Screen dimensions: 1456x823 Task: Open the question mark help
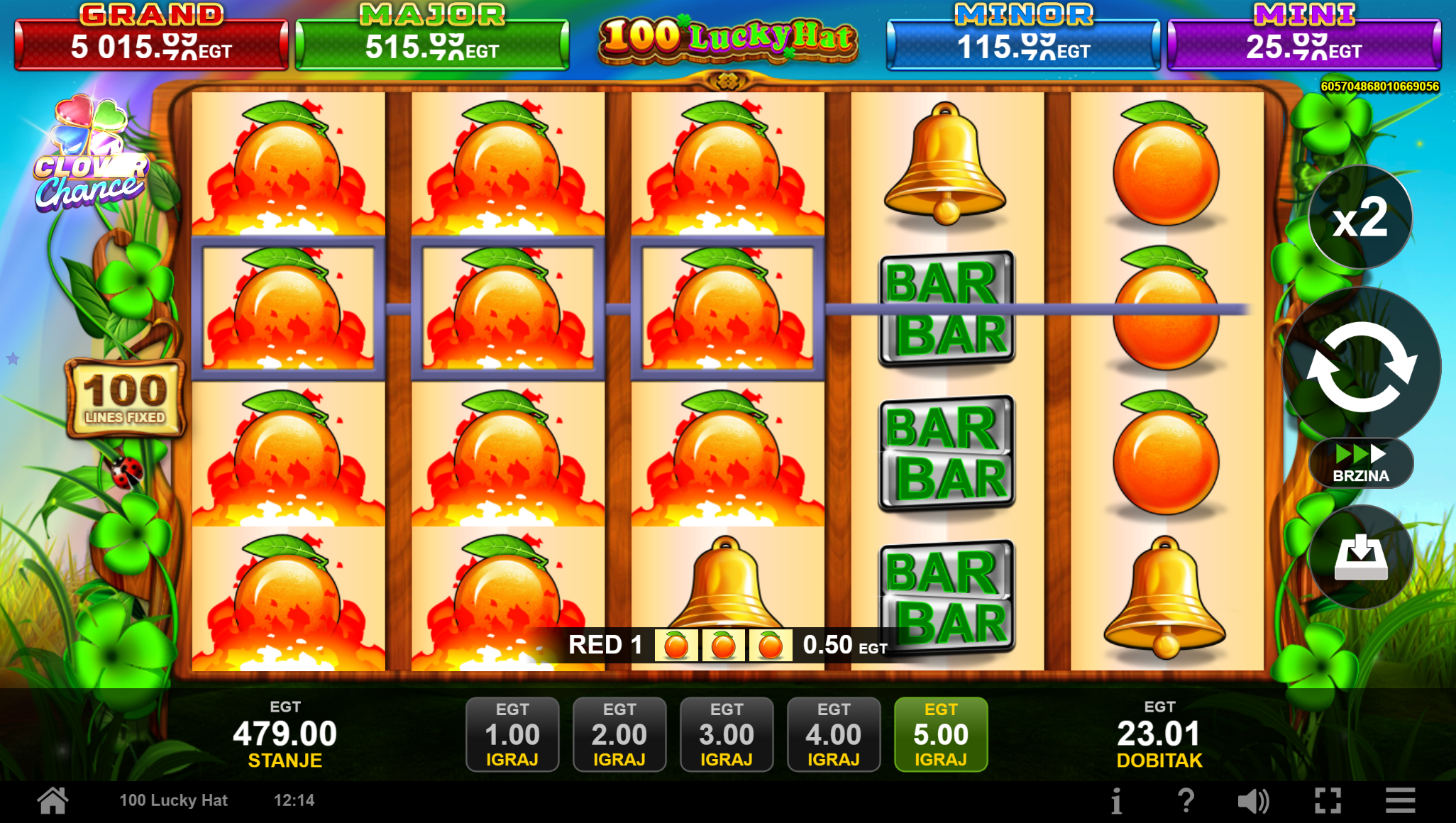[x=1186, y=802]
